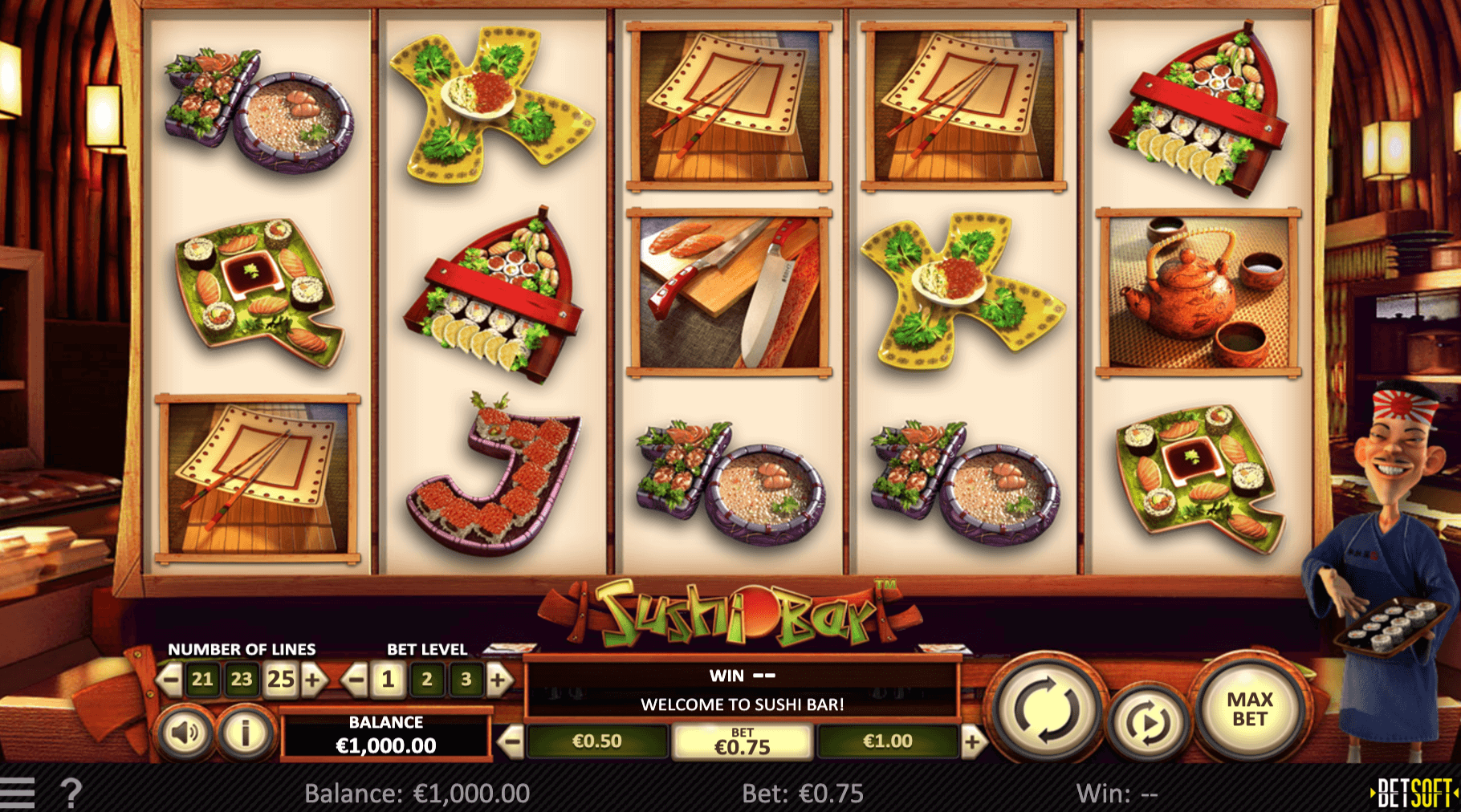This screenshot has height=812, width=1461.
Task: Place the MAX BET
Action: 1249,709
